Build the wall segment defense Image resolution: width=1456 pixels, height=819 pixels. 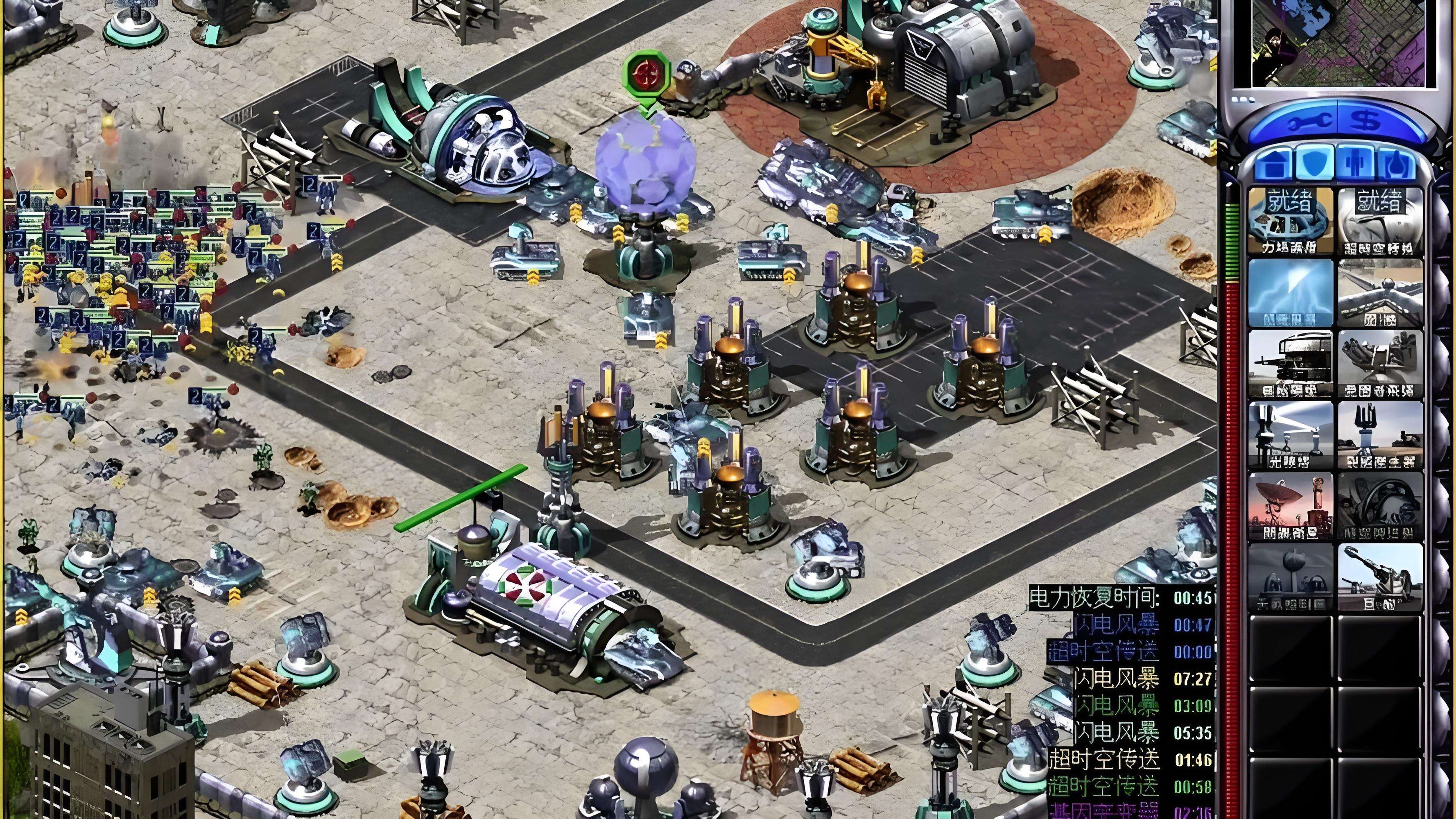(x=1380, y=293)
